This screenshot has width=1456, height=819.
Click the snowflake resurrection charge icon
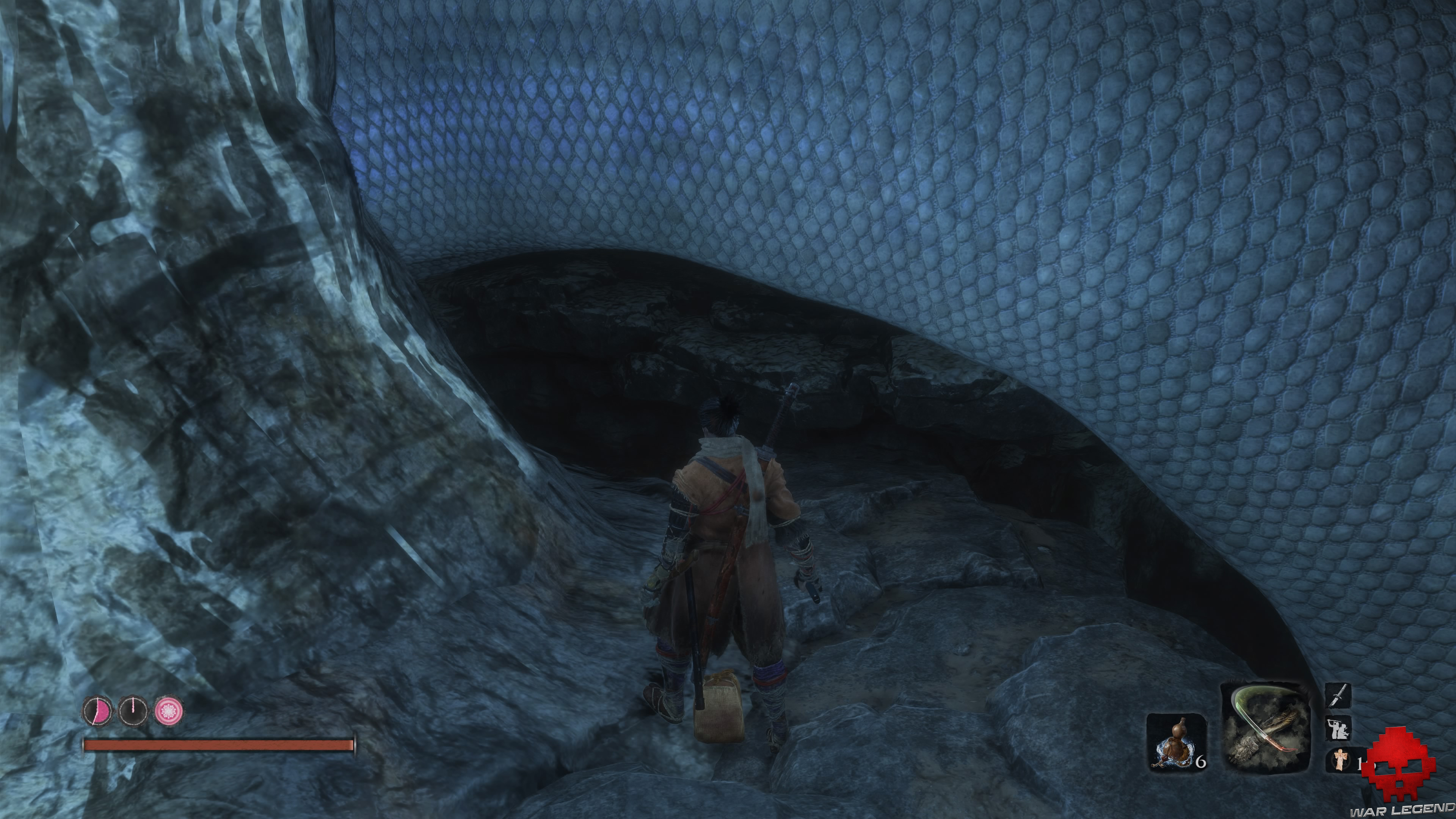(x=169, y=711)
